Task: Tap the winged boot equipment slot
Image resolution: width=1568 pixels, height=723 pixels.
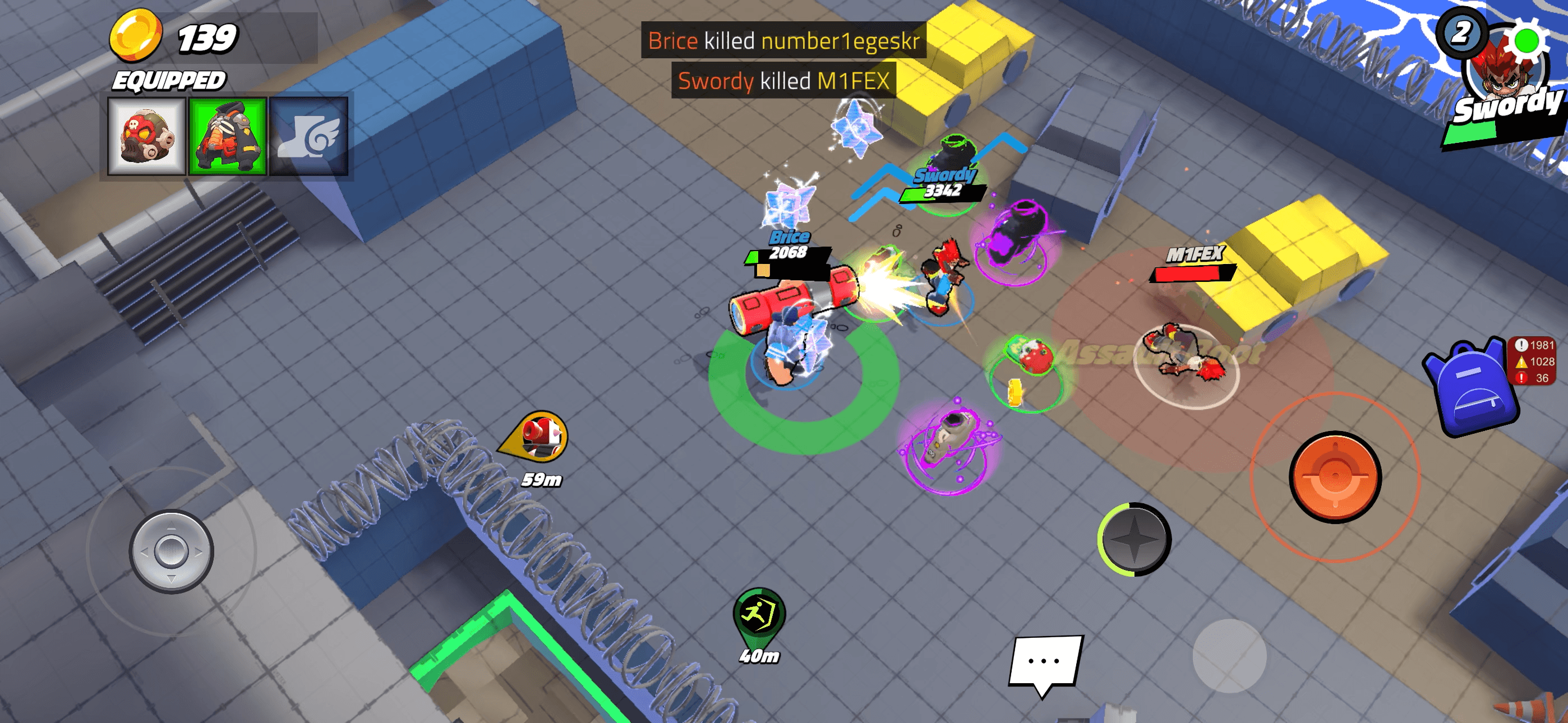Action: tap(308, 136)
